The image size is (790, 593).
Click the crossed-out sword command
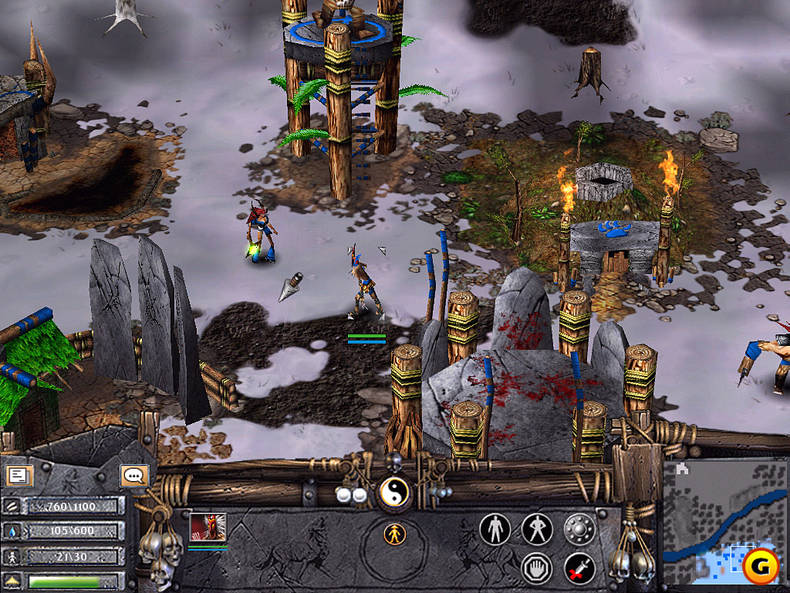pyautogui.click(x=579, y=568)
